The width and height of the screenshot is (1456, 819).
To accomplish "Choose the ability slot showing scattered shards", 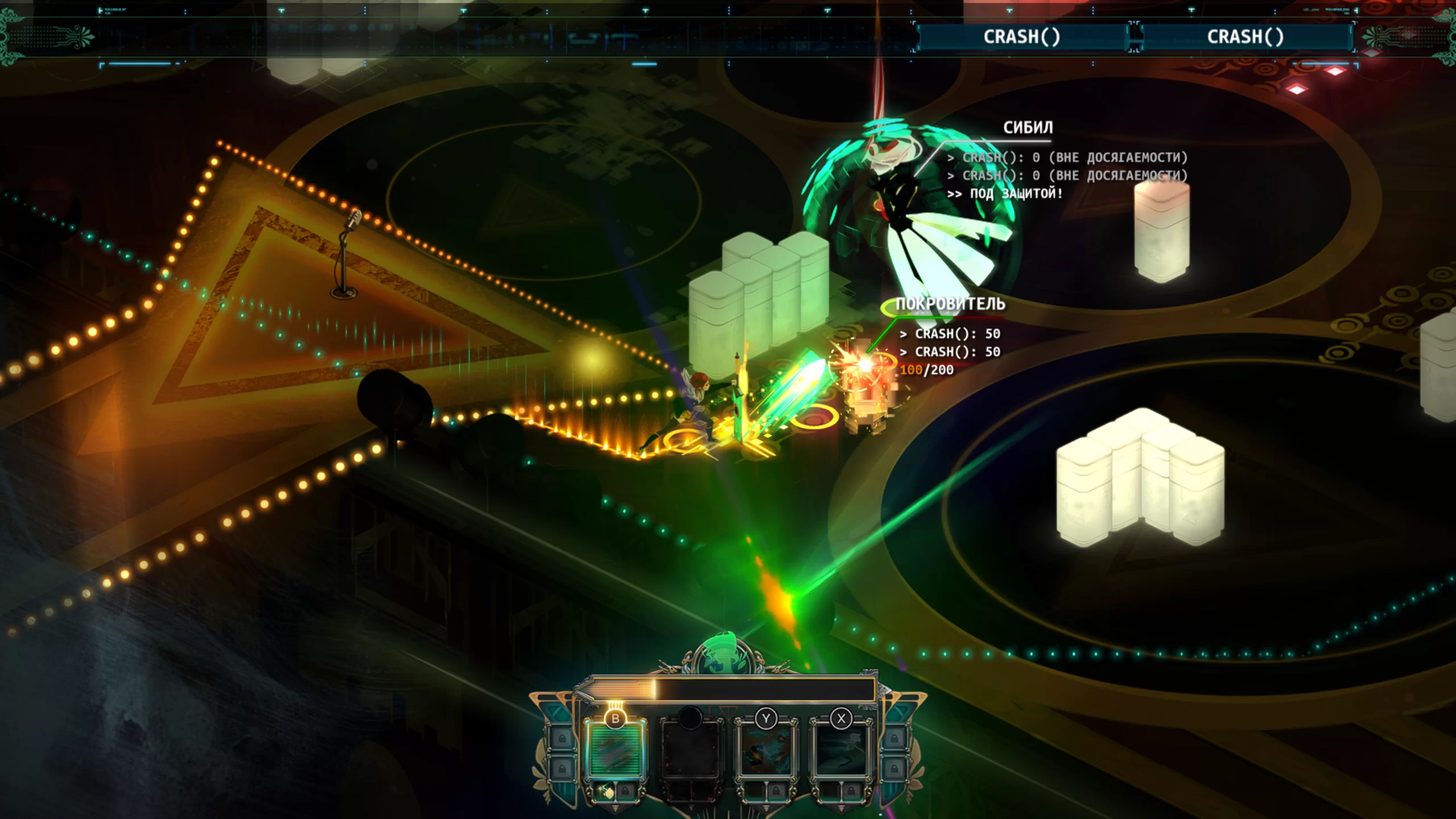I will (766, 750).
